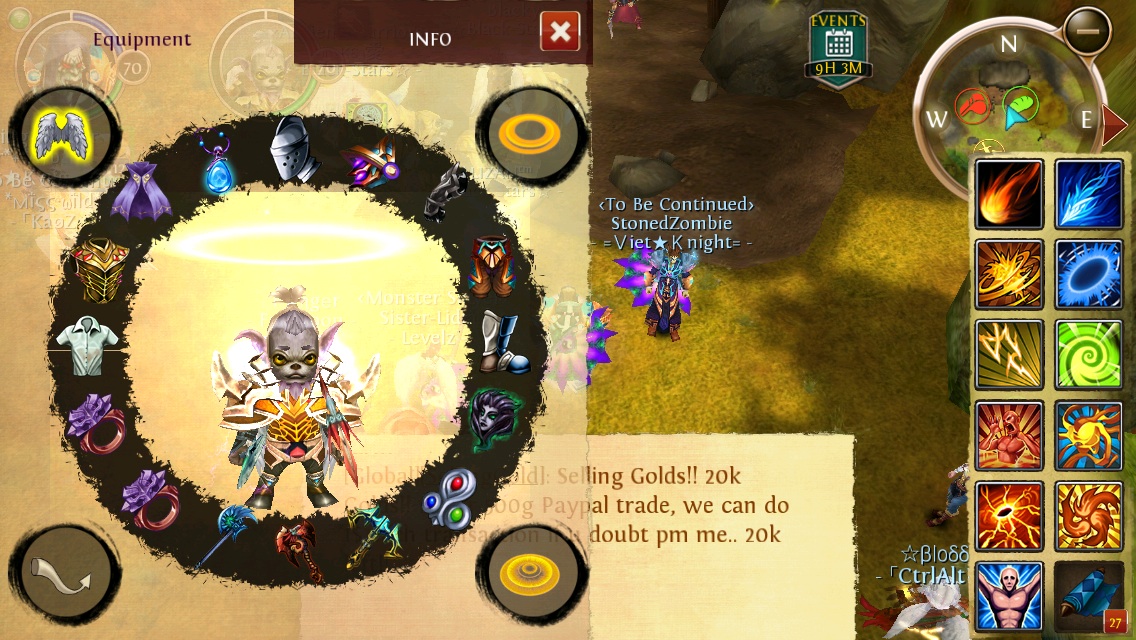Close the INFO panel with the red X
This screenshot has height=640, width=1136.
pos(560,32)
